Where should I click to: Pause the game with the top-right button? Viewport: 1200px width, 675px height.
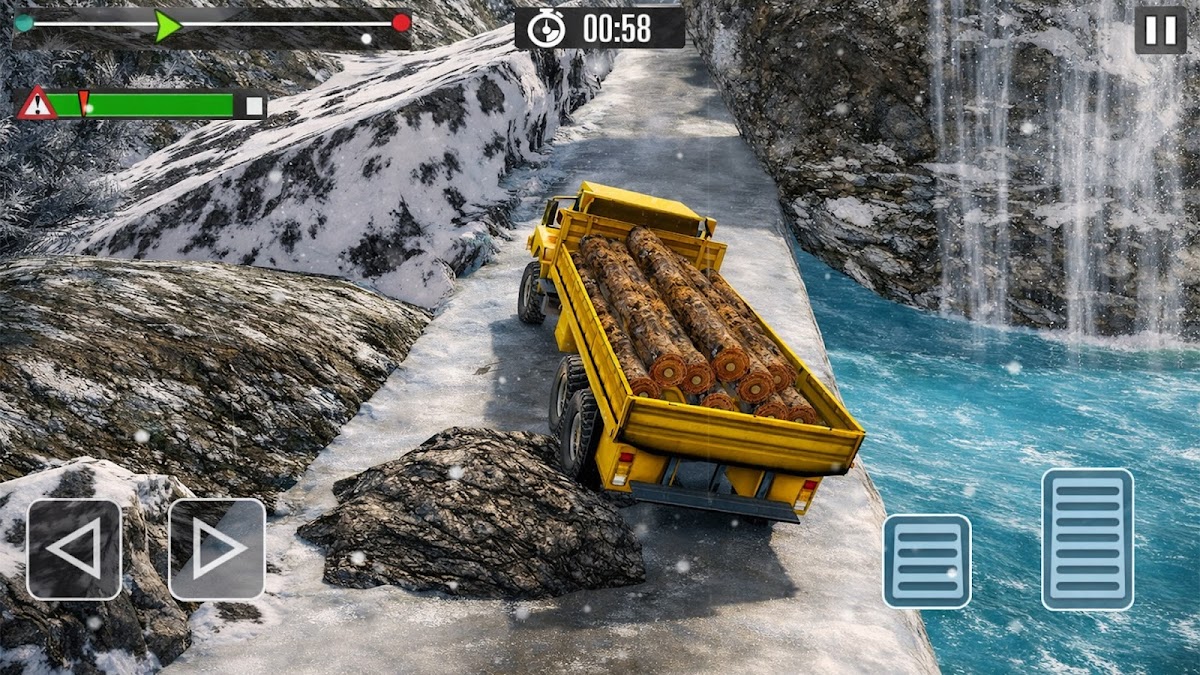(x=1160, y=31)
